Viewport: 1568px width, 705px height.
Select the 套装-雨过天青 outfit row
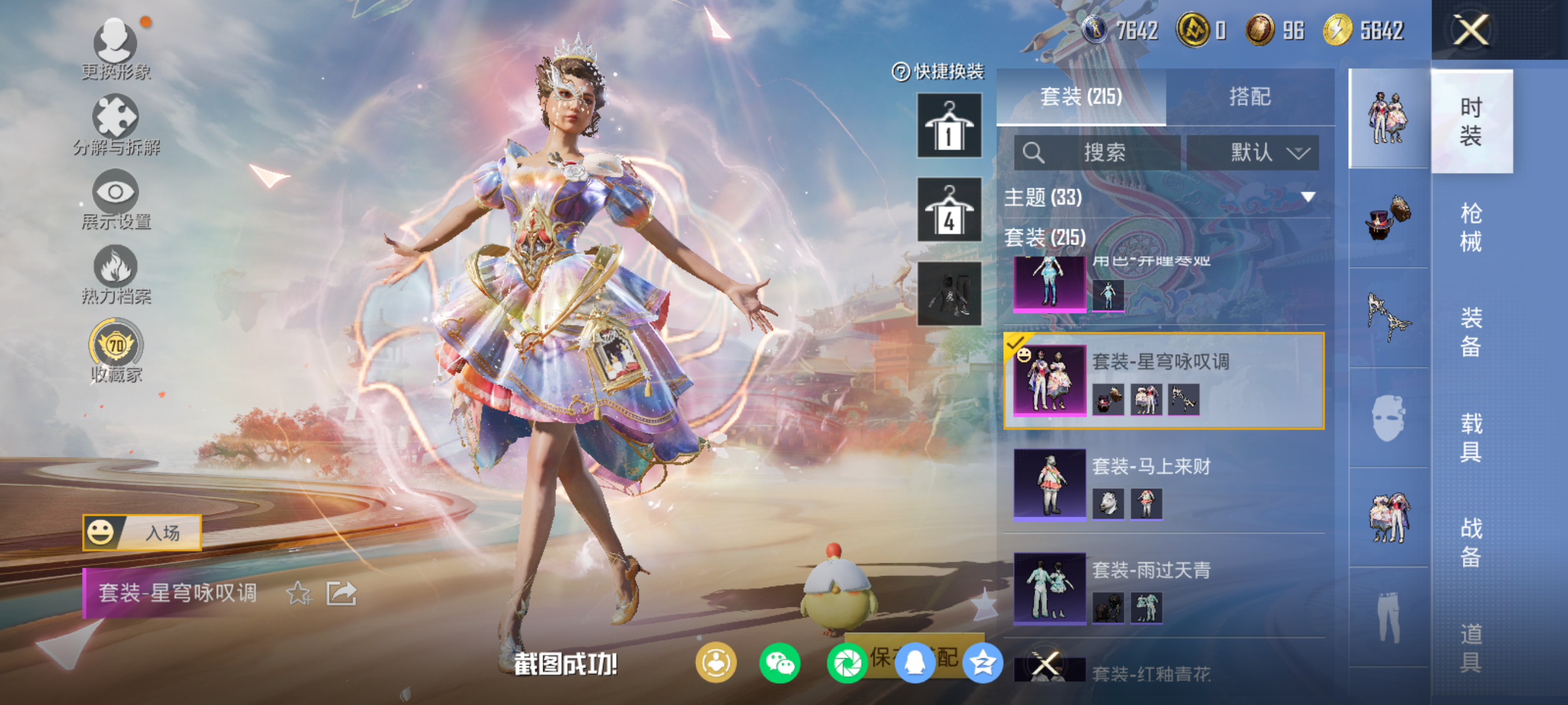(x=1163, y=587)
